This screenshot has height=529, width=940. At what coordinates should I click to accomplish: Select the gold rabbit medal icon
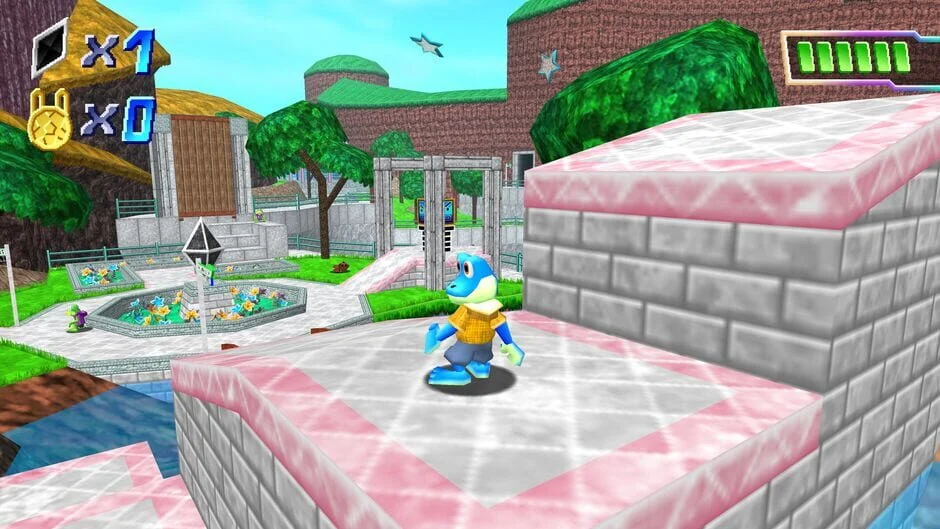[x=48, y=120]
